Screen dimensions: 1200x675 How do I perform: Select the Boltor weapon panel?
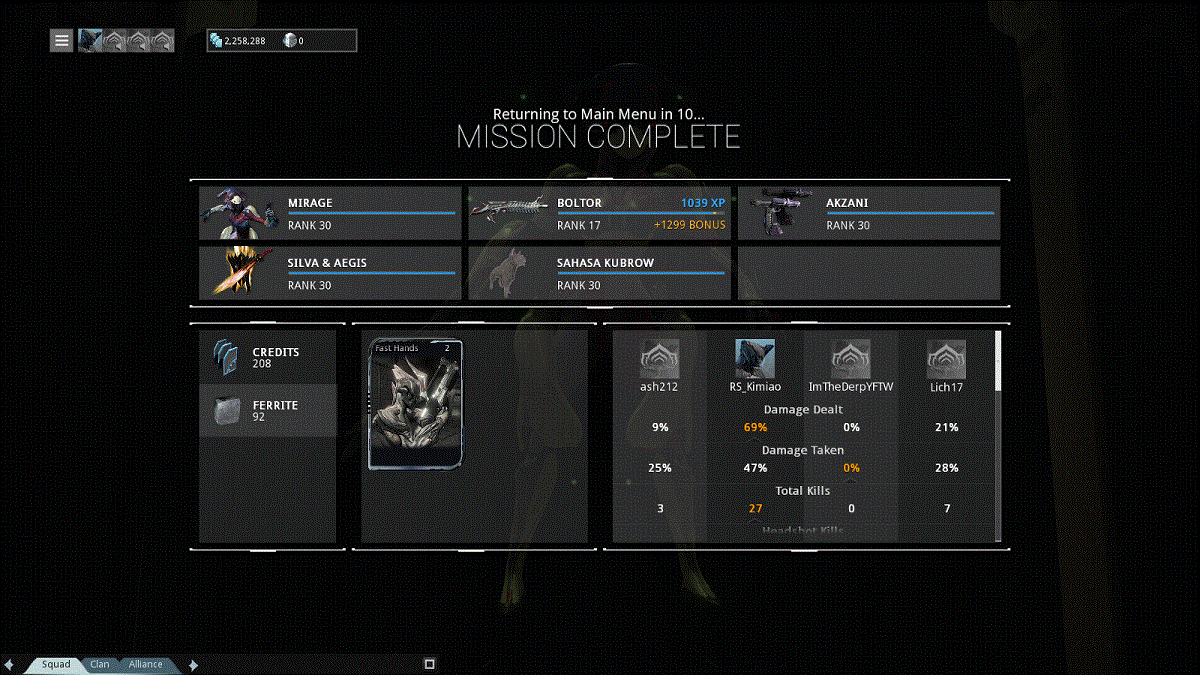coord(599,213)
